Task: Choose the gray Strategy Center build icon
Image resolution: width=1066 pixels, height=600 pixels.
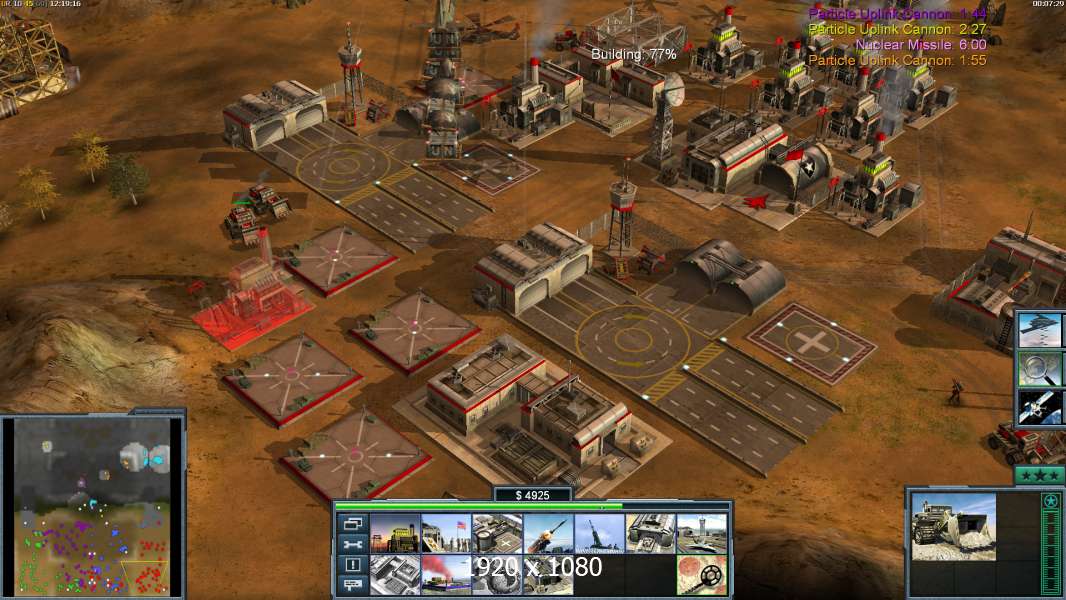Action: (395, 575)
